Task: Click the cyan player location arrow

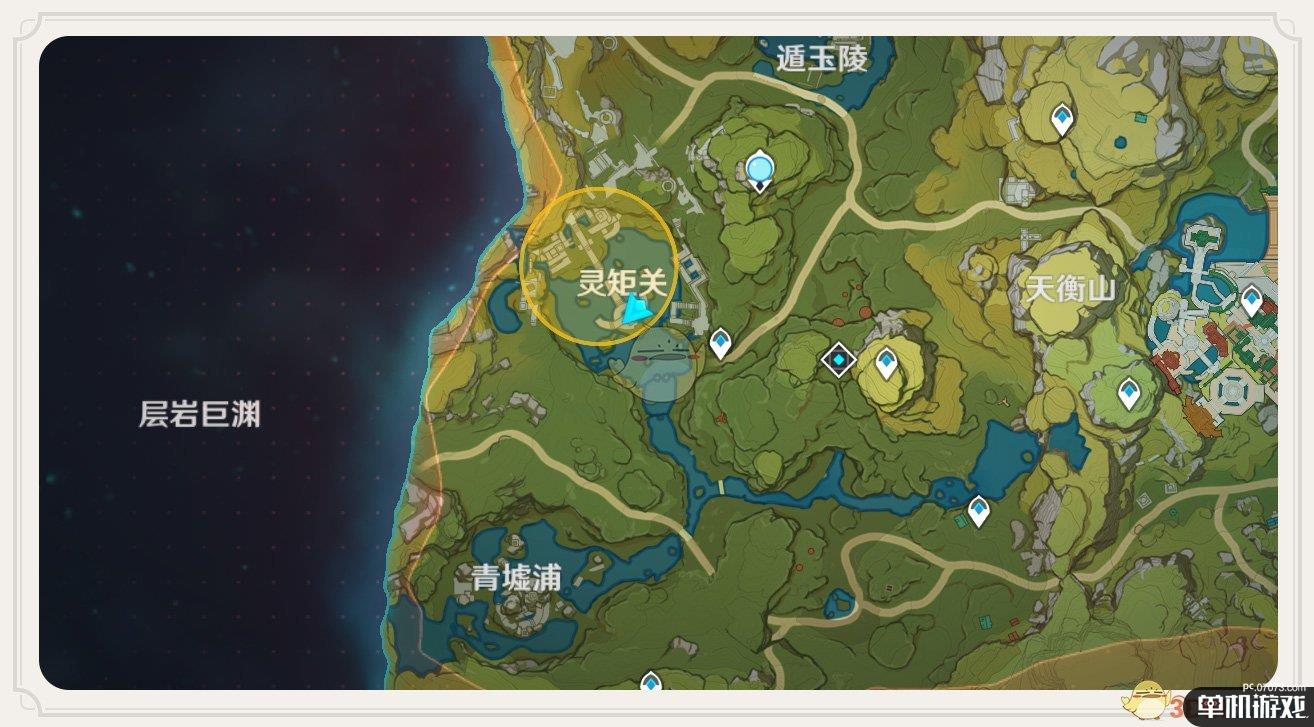Action: pyautogui.click(x=636, y=313)
